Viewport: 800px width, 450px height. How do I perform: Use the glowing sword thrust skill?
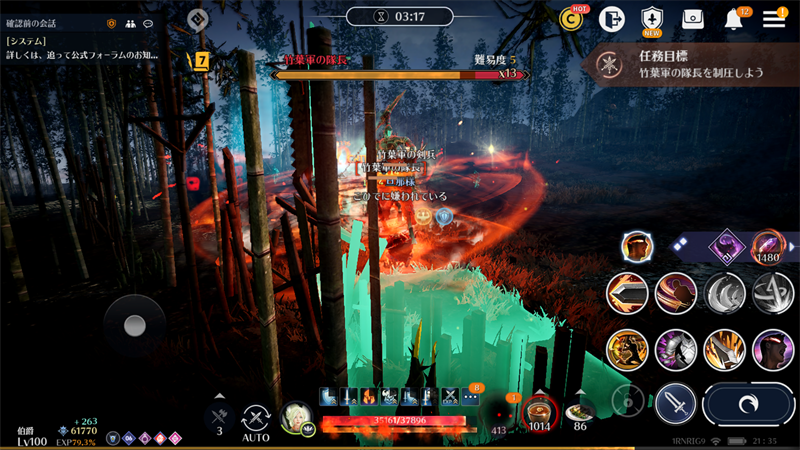coord(627,293)
